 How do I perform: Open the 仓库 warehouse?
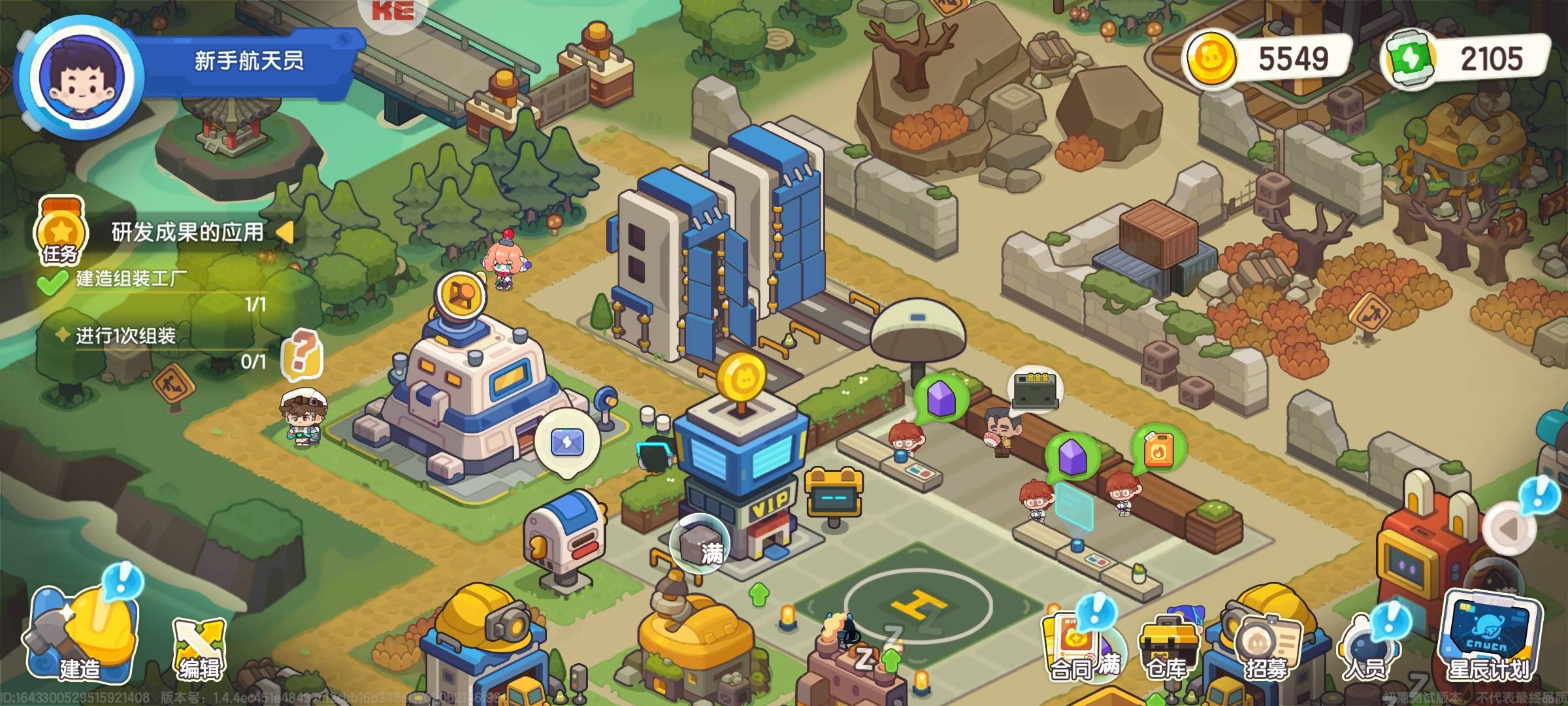click(1168, 647)
